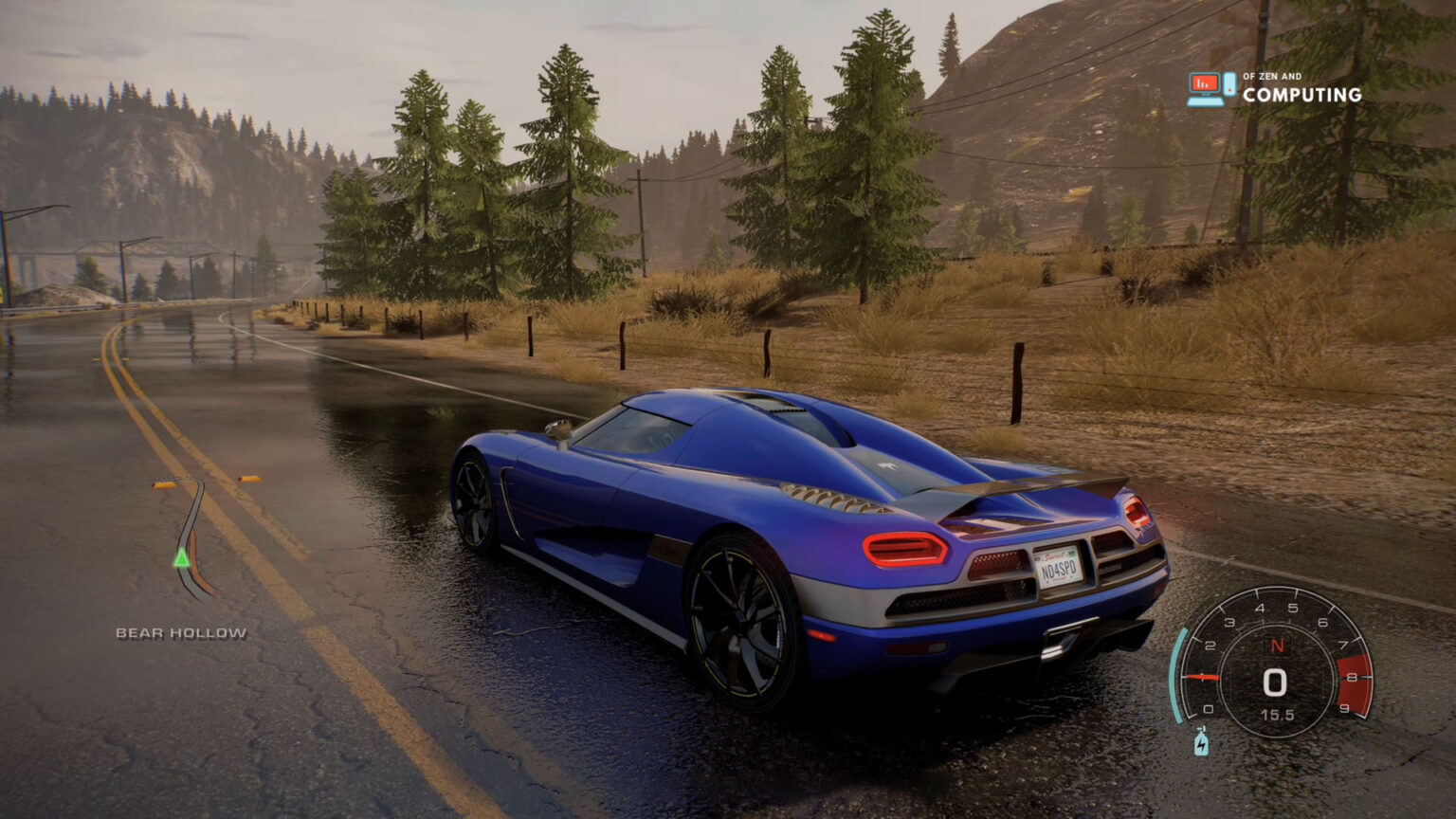The width and height of the screenshot is (1456, 819).
Task: Click the red redline zone on tachometer
Action: pos(1353,681)
